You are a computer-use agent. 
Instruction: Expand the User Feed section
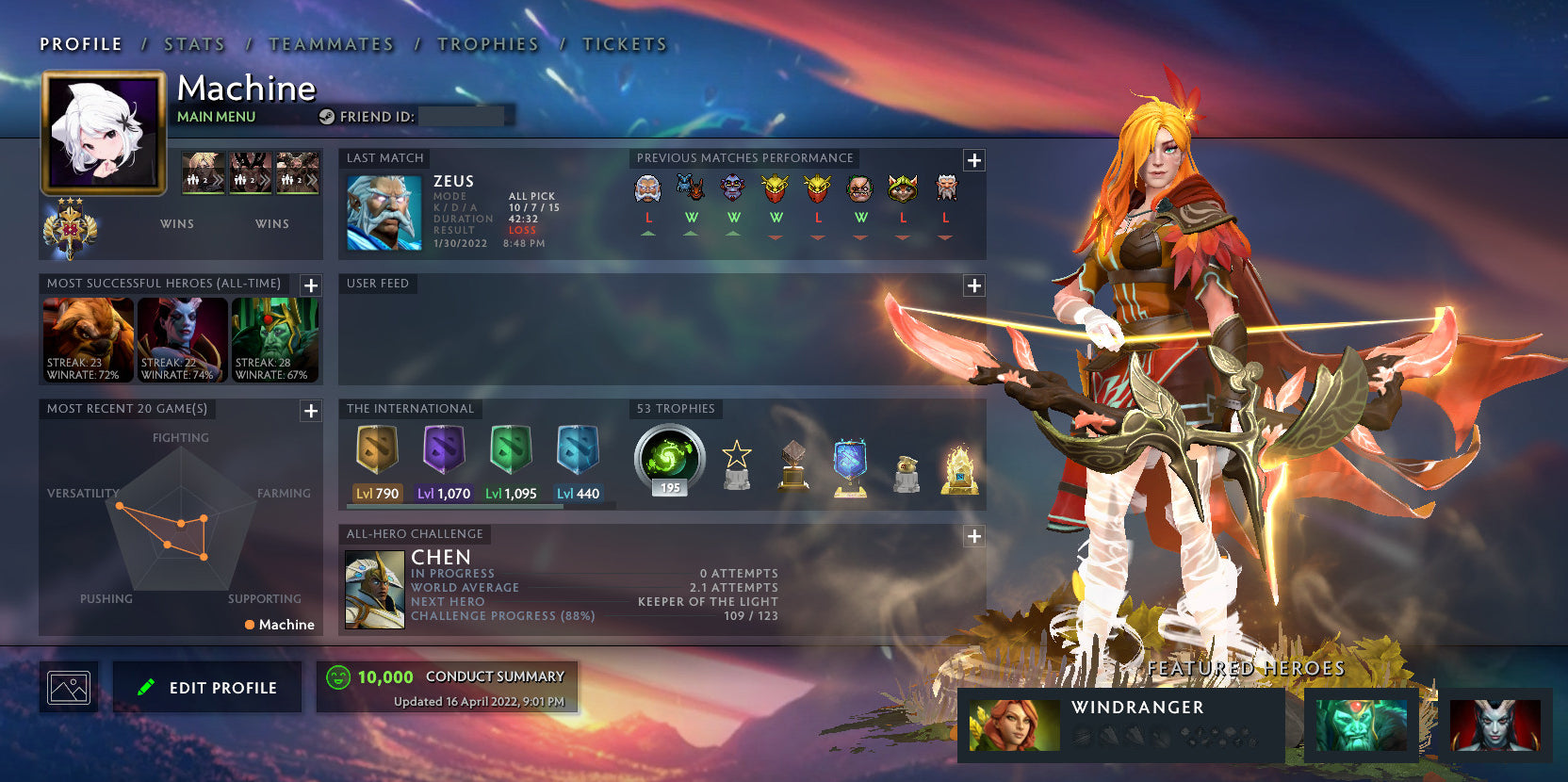[x=973, y=285]
